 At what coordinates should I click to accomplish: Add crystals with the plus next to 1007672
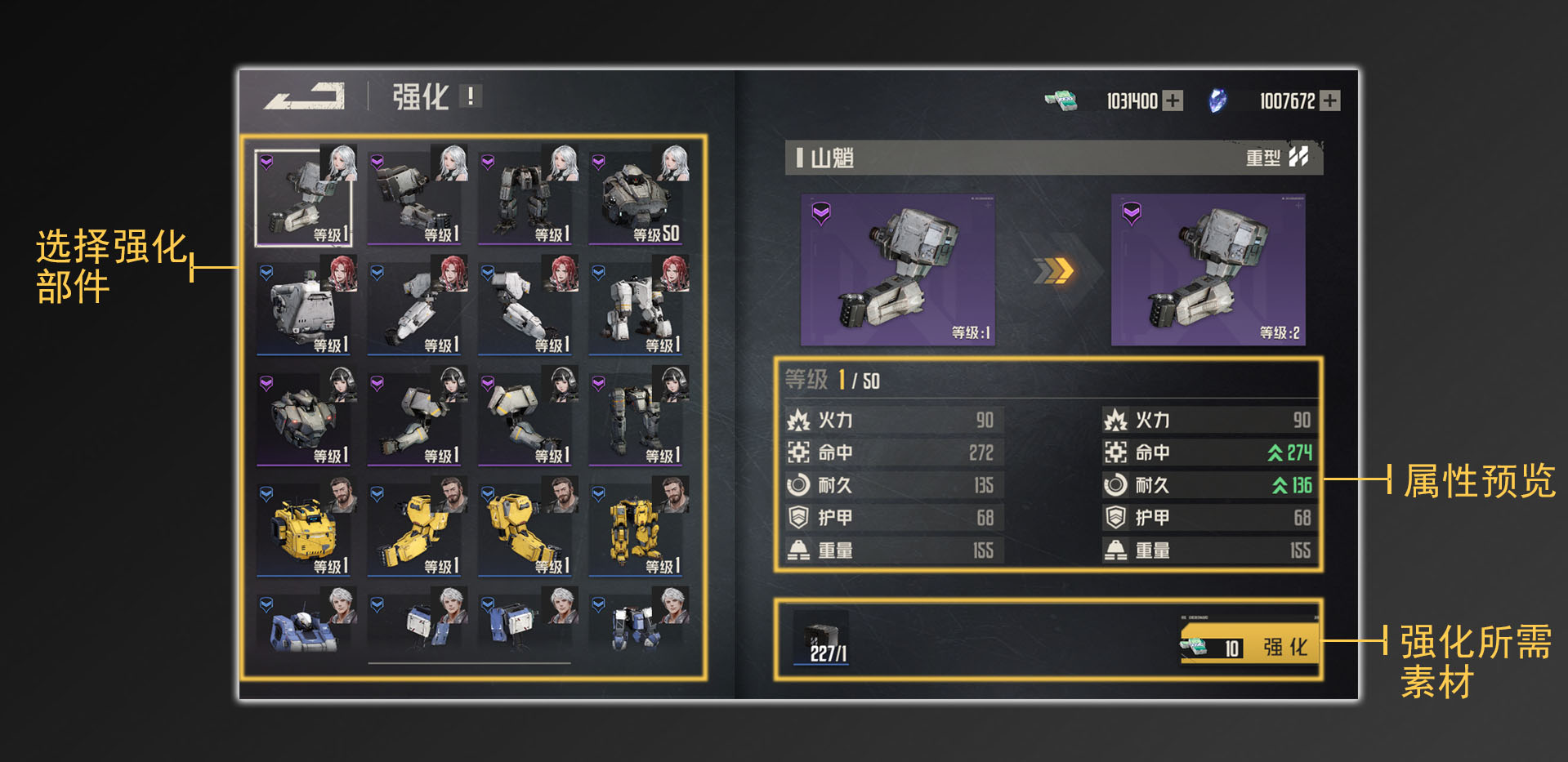1330,100
